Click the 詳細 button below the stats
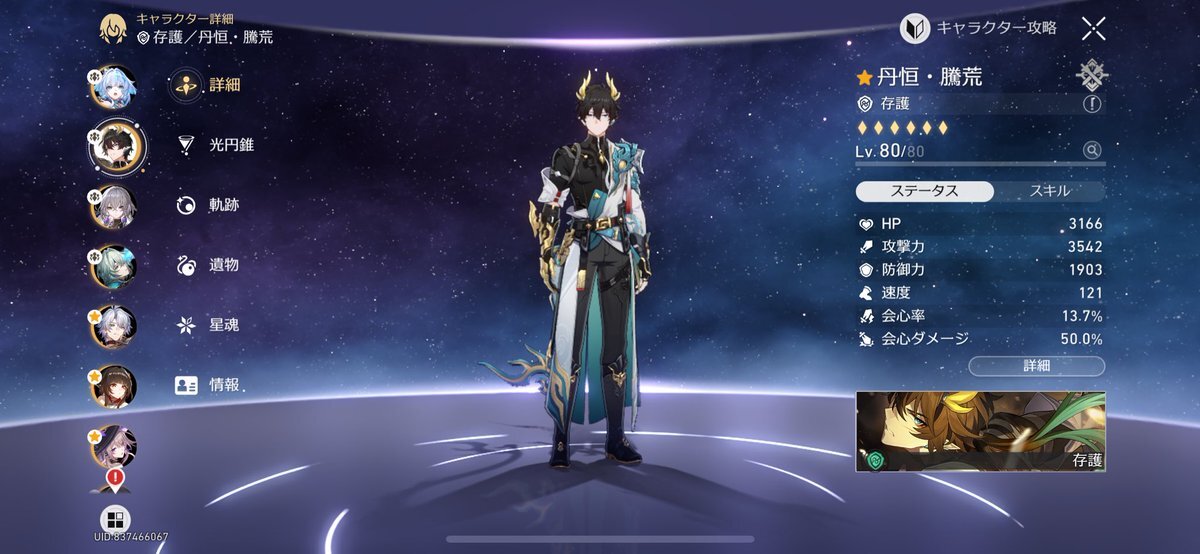The height and width of the screenshot is (554, 1200). 1036,366
